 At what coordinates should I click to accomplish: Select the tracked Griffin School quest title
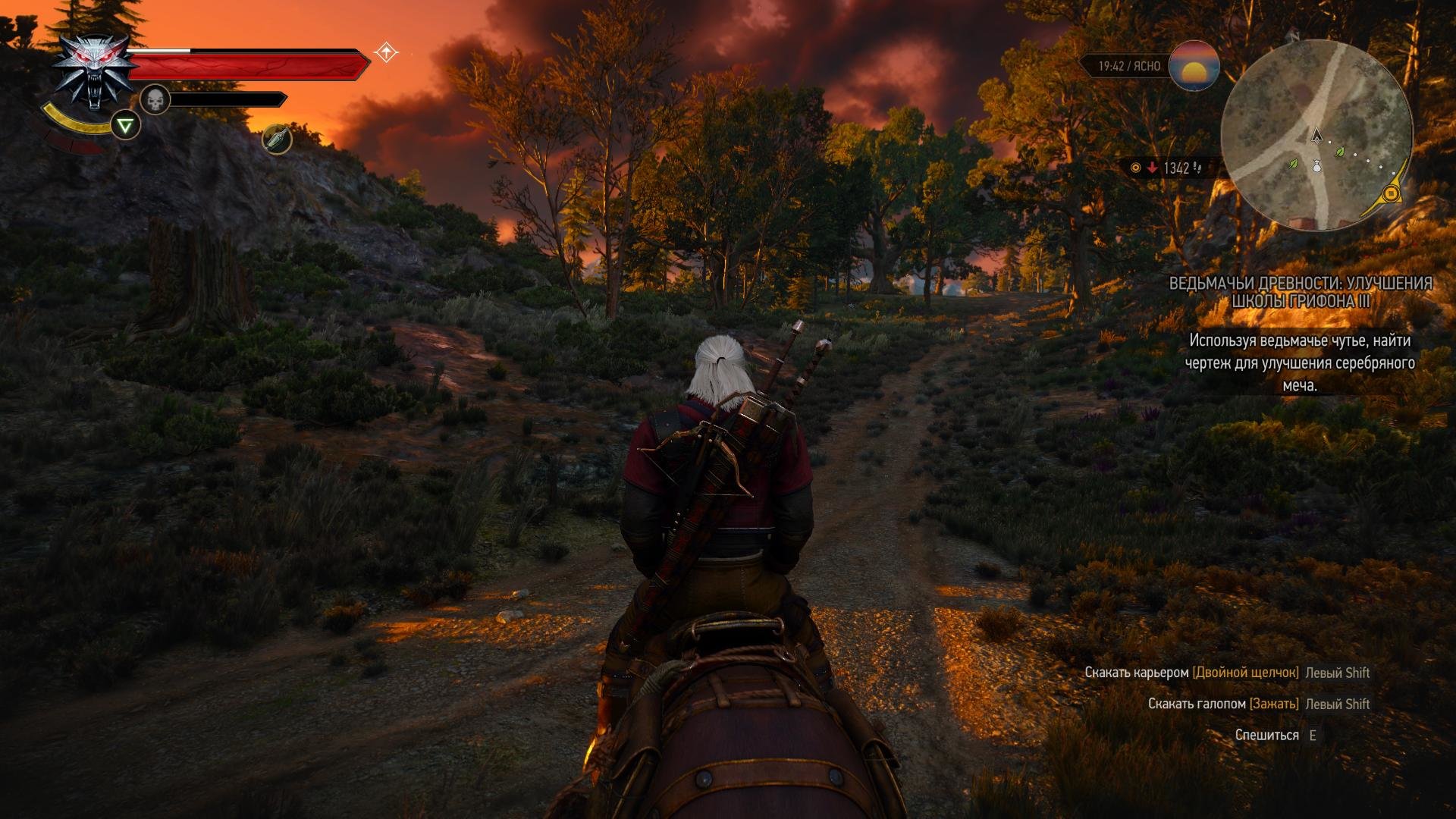pos(1300,292)
